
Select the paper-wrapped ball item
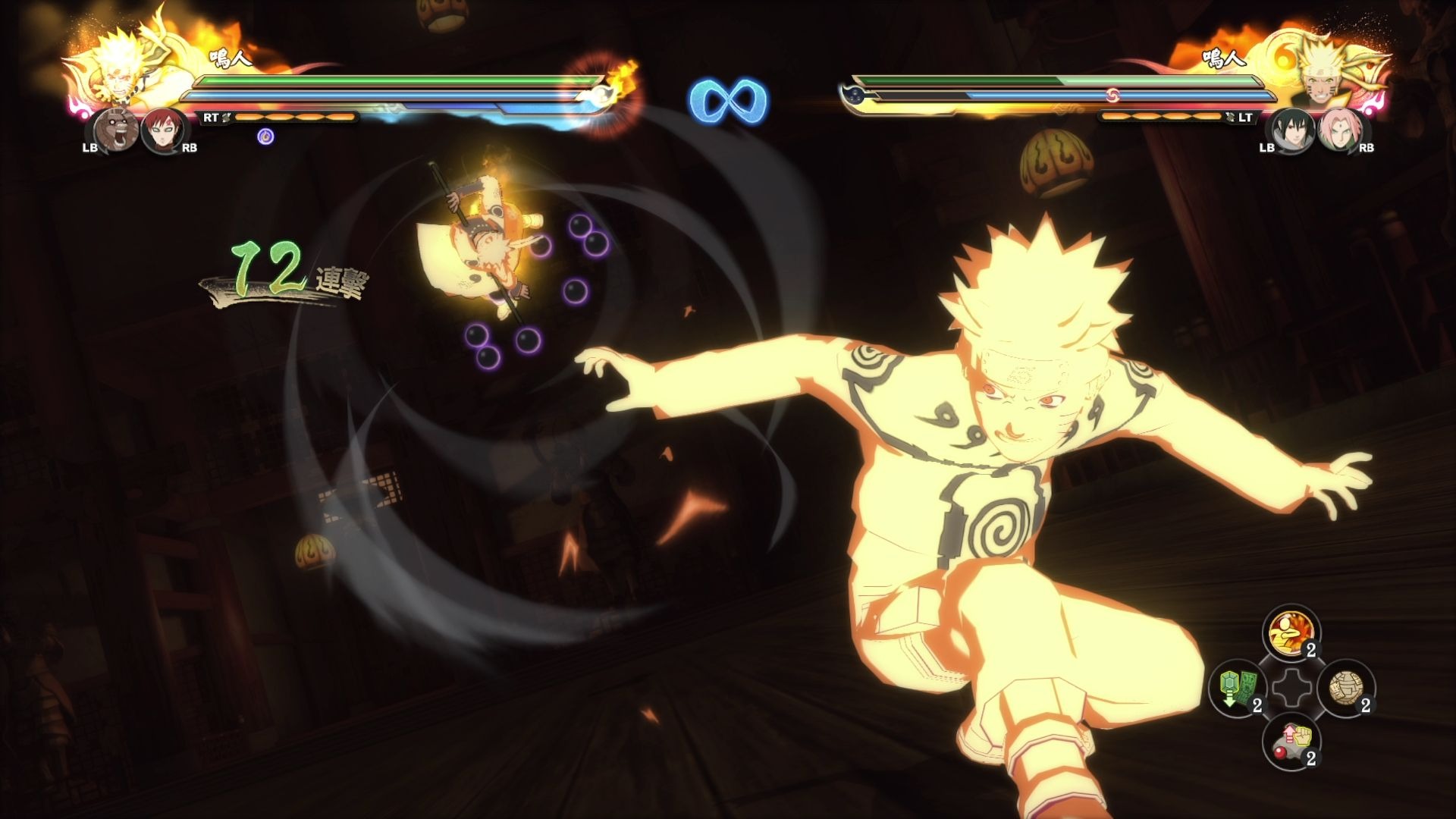coord(1346,689)
